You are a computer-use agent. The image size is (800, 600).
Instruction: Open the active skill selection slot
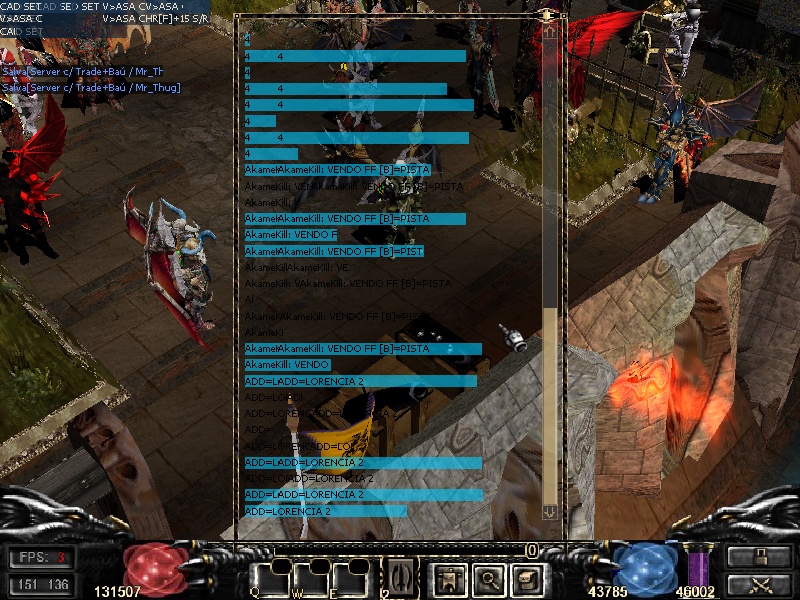point(401,576)
